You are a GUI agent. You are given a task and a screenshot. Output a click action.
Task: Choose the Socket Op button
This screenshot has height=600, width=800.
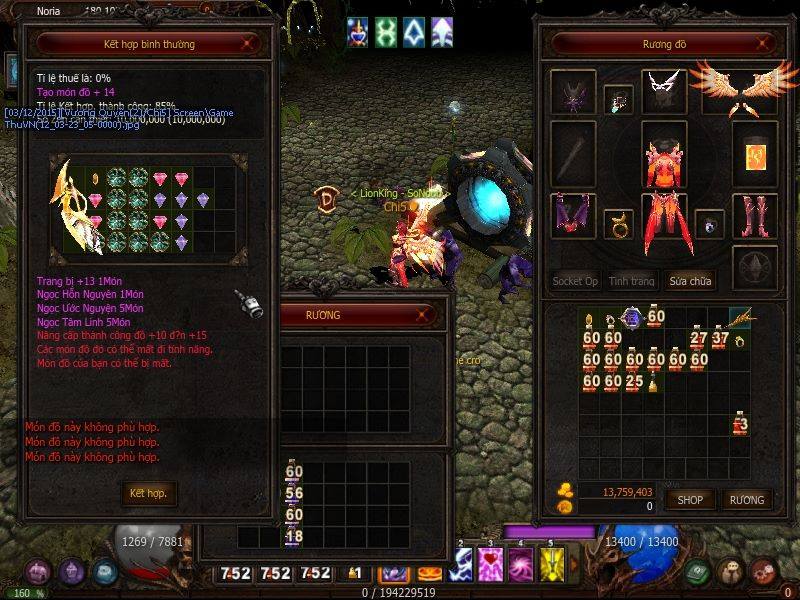coord(575,281)
